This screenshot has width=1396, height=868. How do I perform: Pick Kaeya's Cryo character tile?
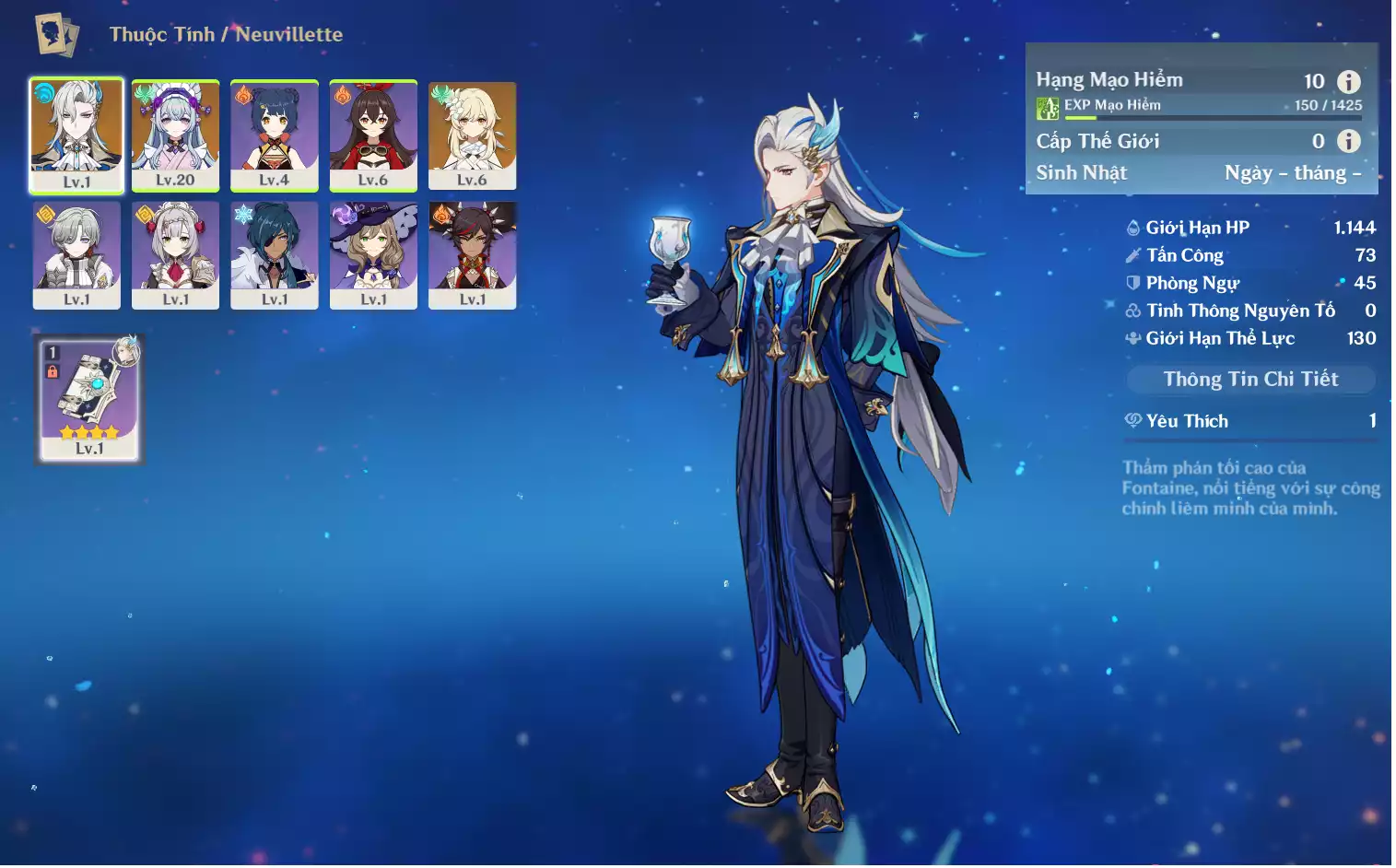274,254
